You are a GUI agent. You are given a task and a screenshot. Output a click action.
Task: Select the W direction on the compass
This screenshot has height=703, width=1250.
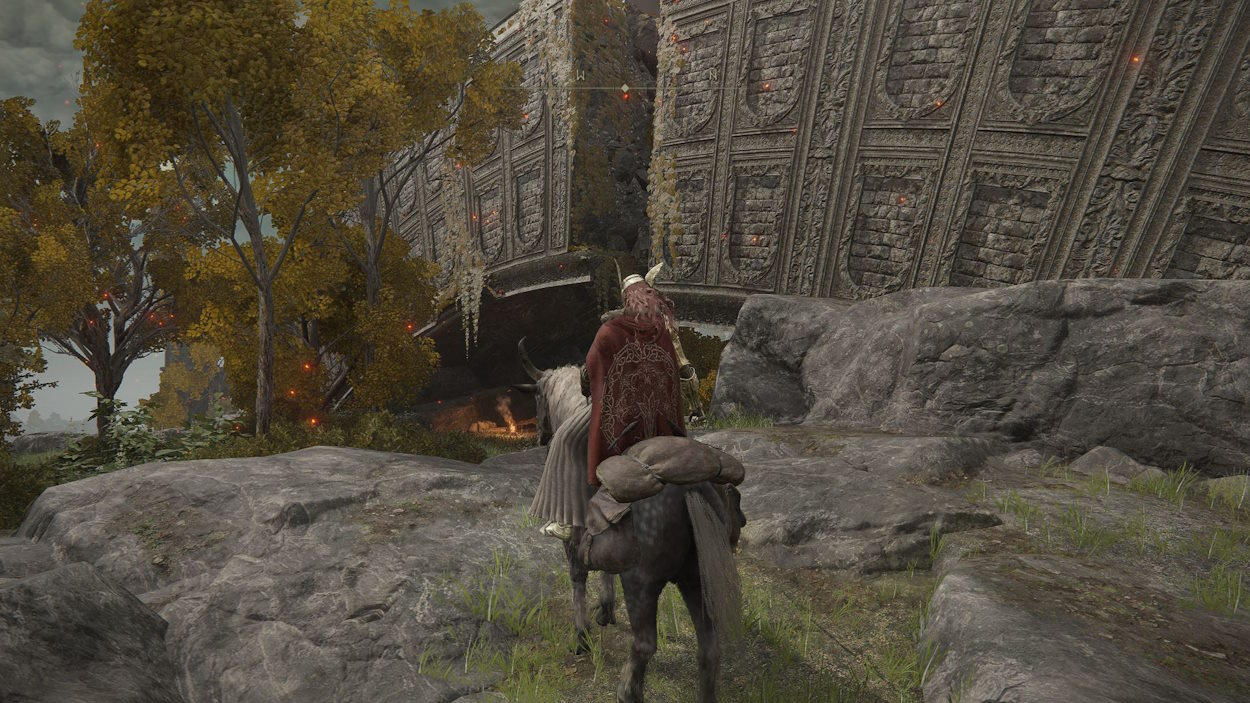[580, 75]
